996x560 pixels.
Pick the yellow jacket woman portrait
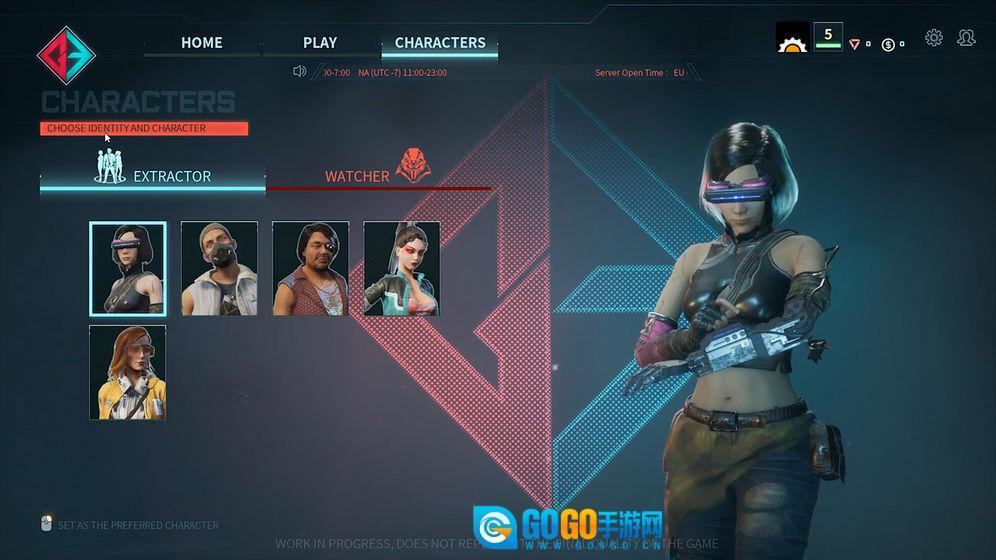tap(128, 371)
